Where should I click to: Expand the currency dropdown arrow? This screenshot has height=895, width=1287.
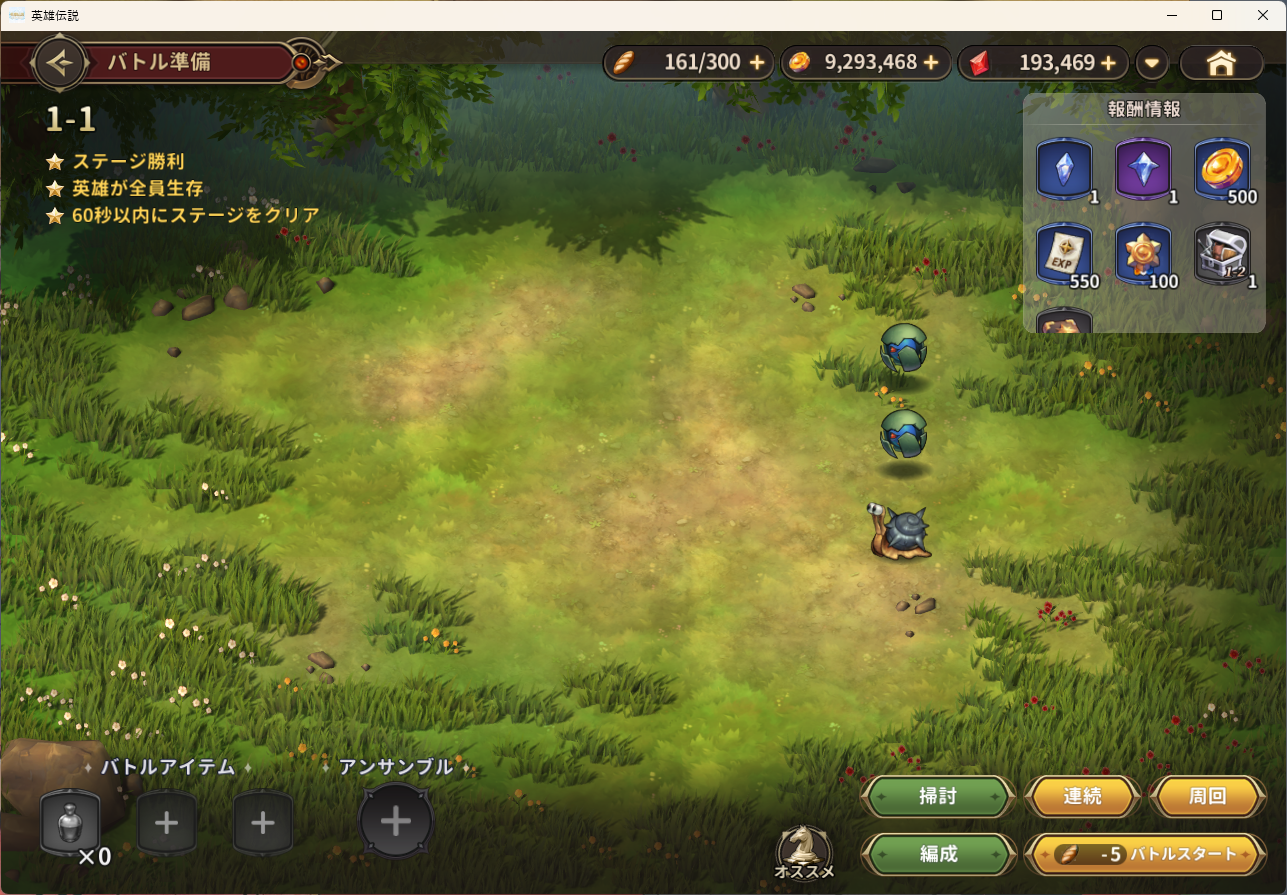coord(1152,63)
